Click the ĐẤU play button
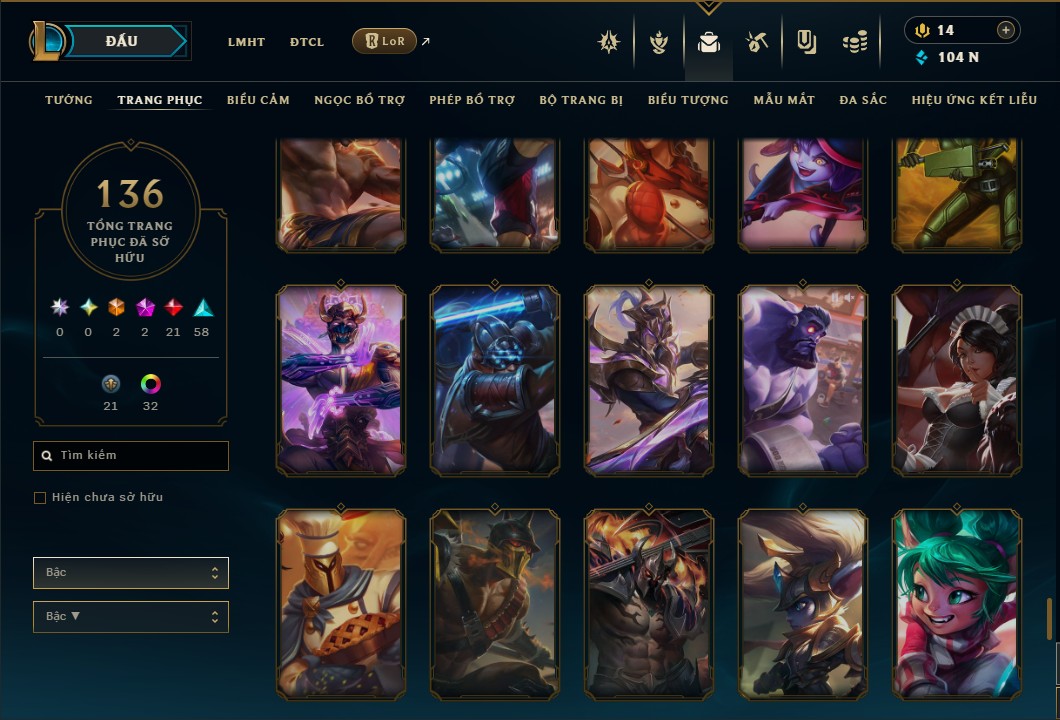1060x720 pixels. [x=121, y=41]
